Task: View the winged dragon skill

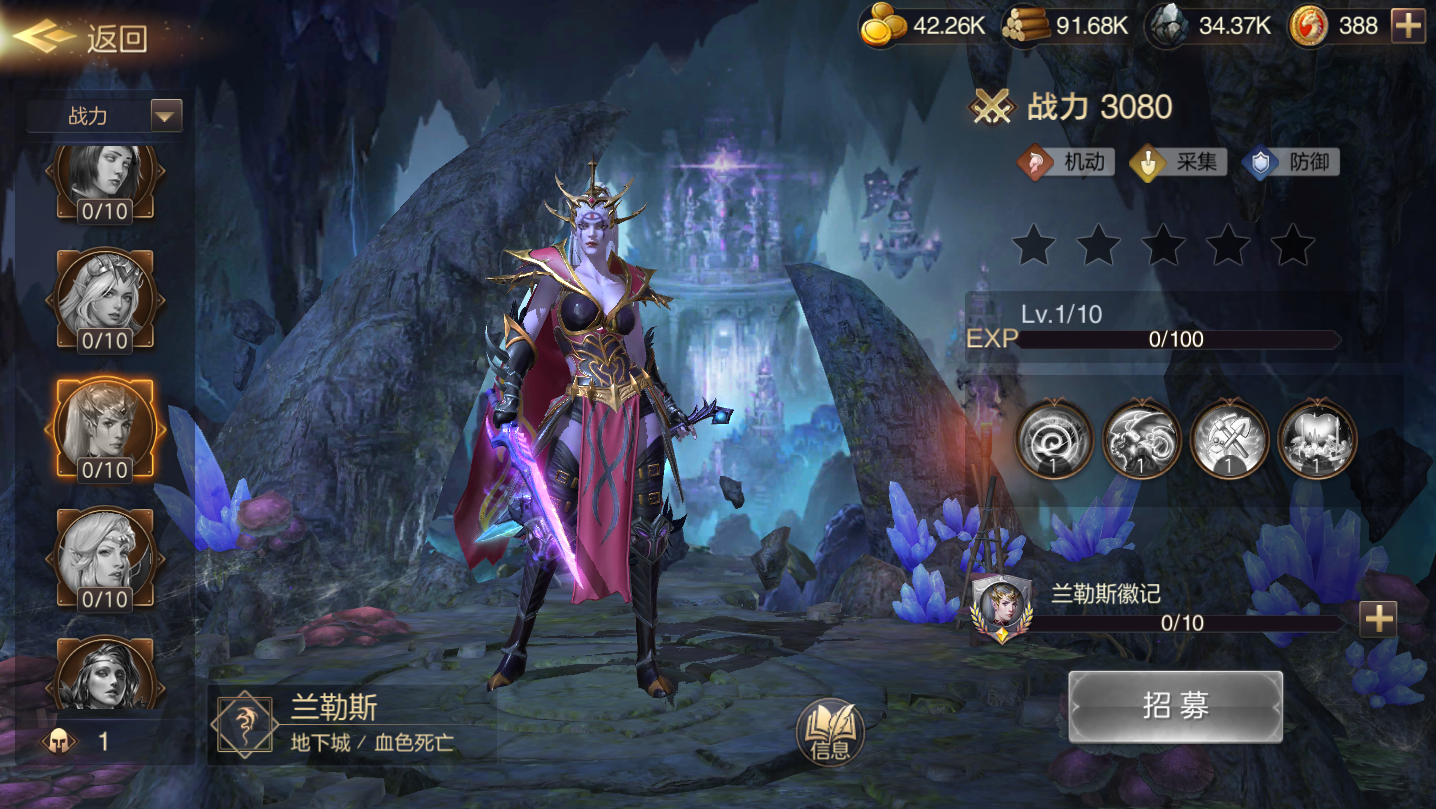Action: [x=1141, y=439]
